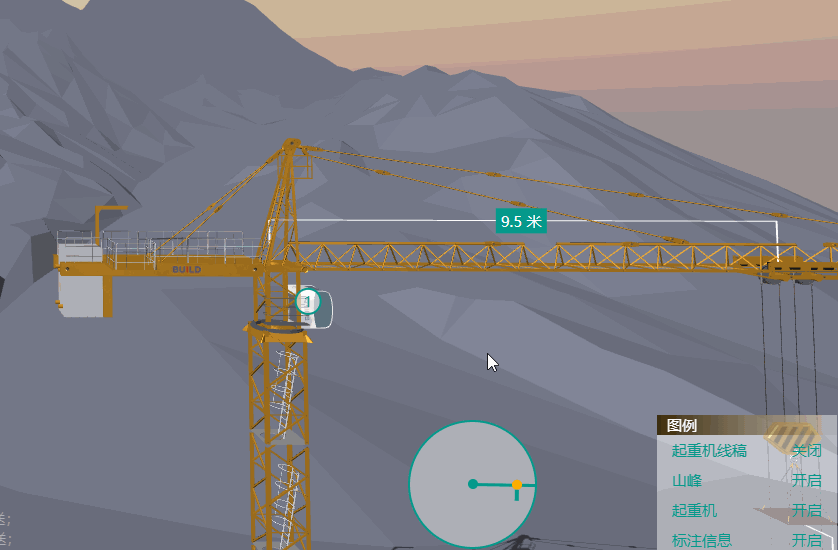
Task: Toggle the 标注信息 annotation layer
Action: (x=806, y=540)
